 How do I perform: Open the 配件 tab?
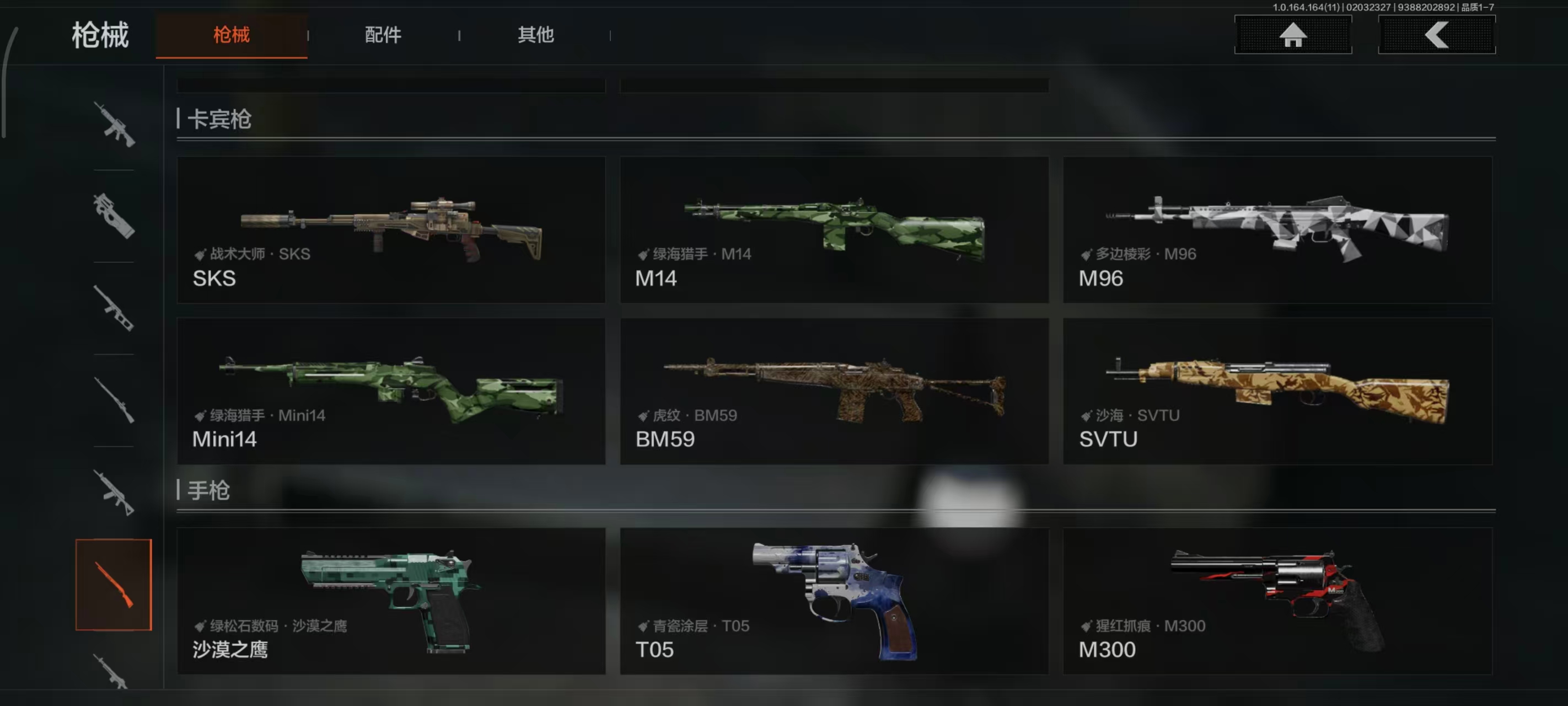[x=383, y=35]
